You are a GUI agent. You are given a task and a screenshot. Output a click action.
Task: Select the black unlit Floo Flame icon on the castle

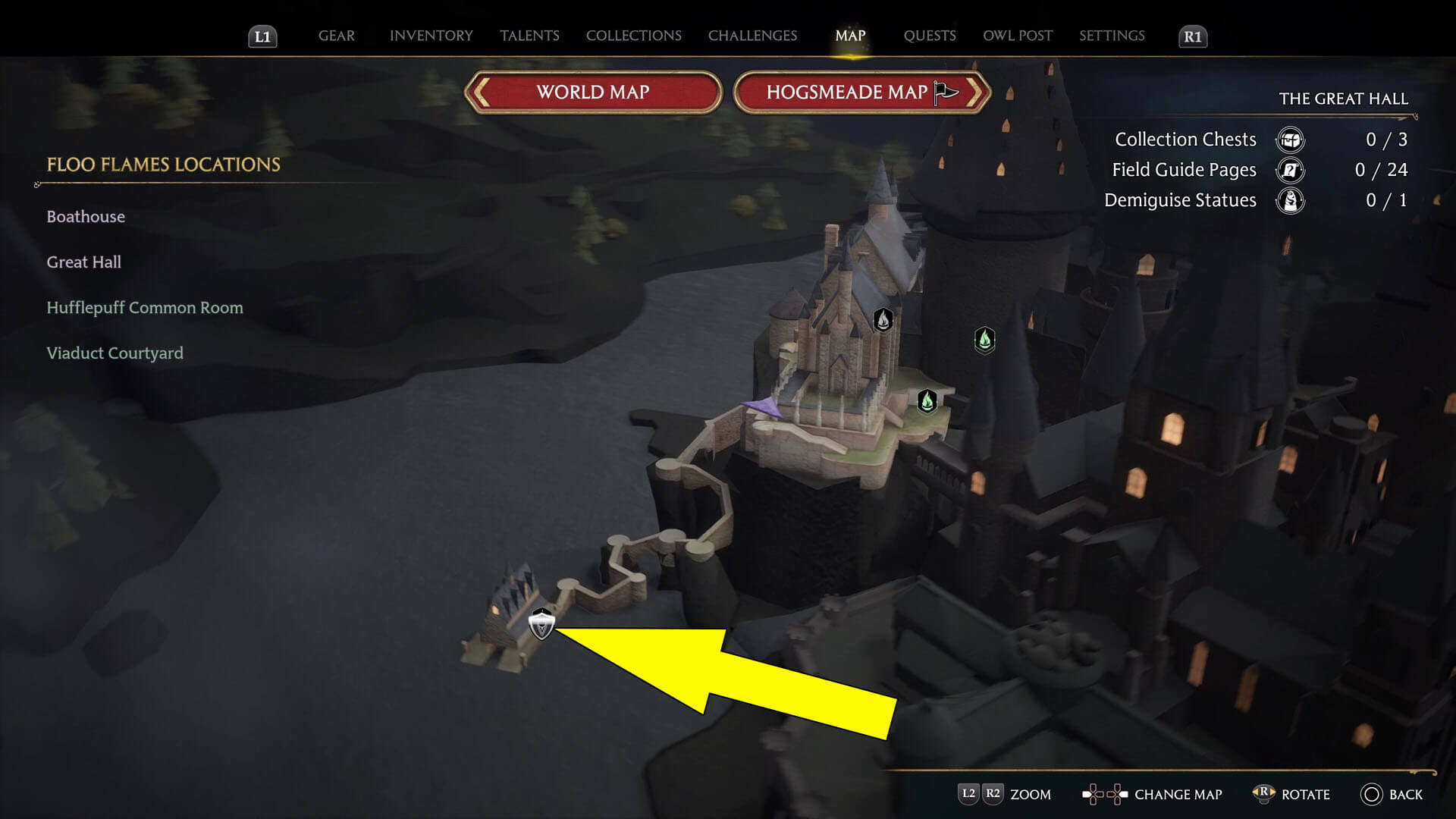click(881, 320)
